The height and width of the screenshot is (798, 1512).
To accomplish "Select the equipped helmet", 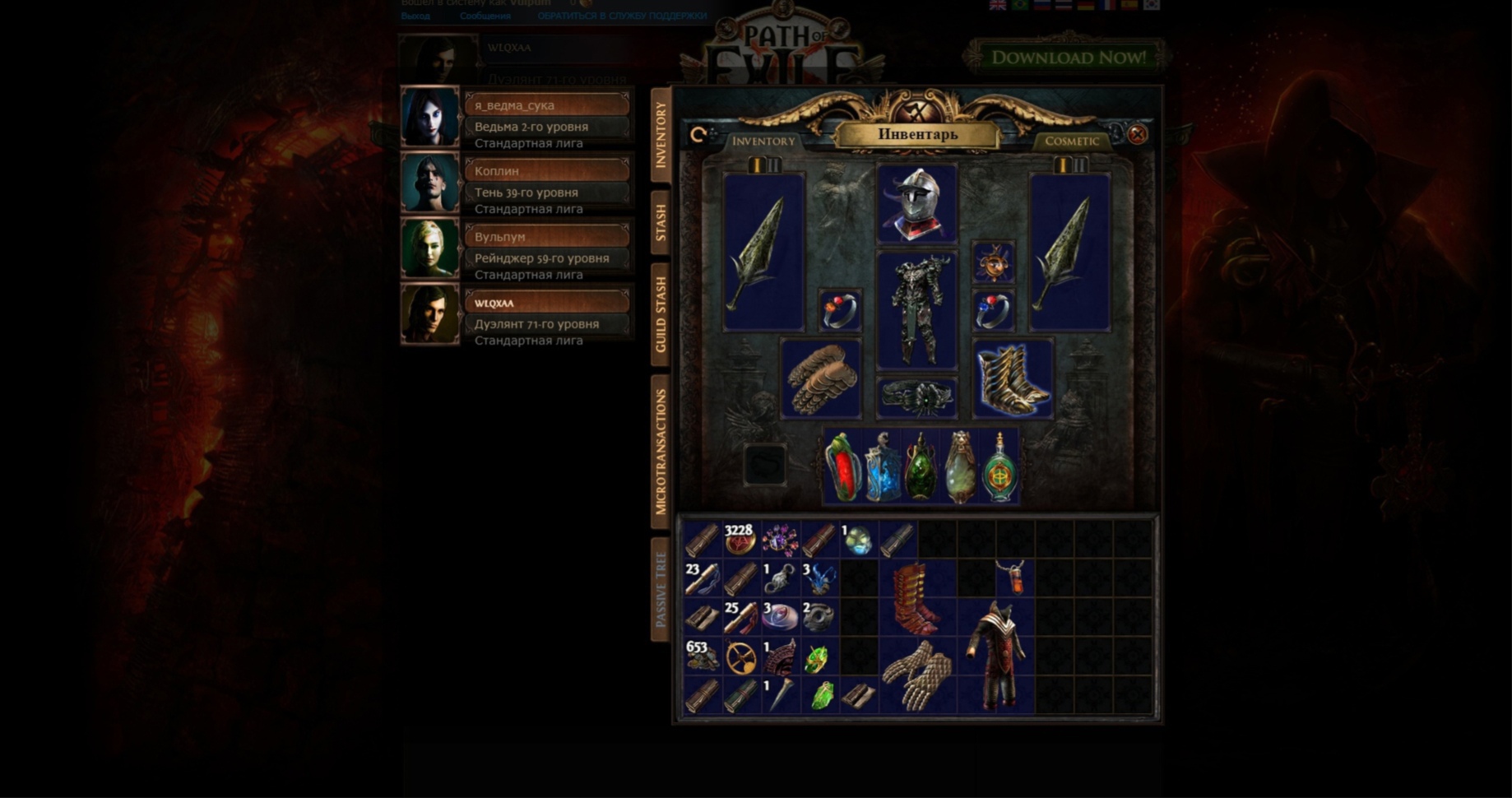I will point(916,202).
